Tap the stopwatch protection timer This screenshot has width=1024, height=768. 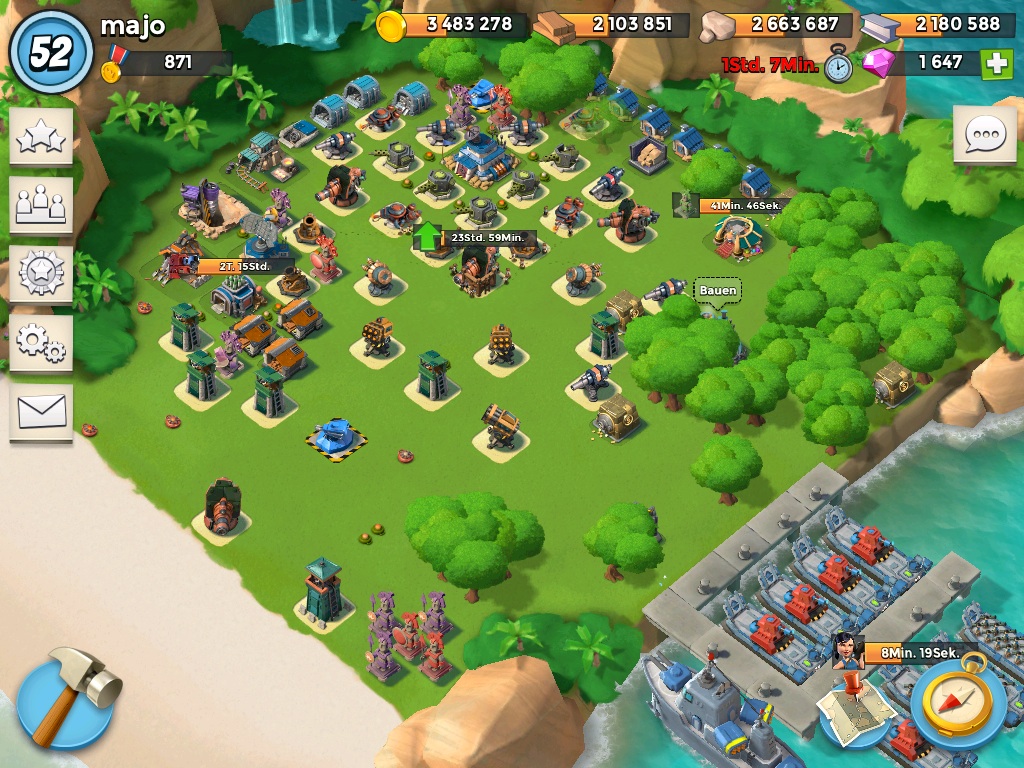click(x=838, y=64)
